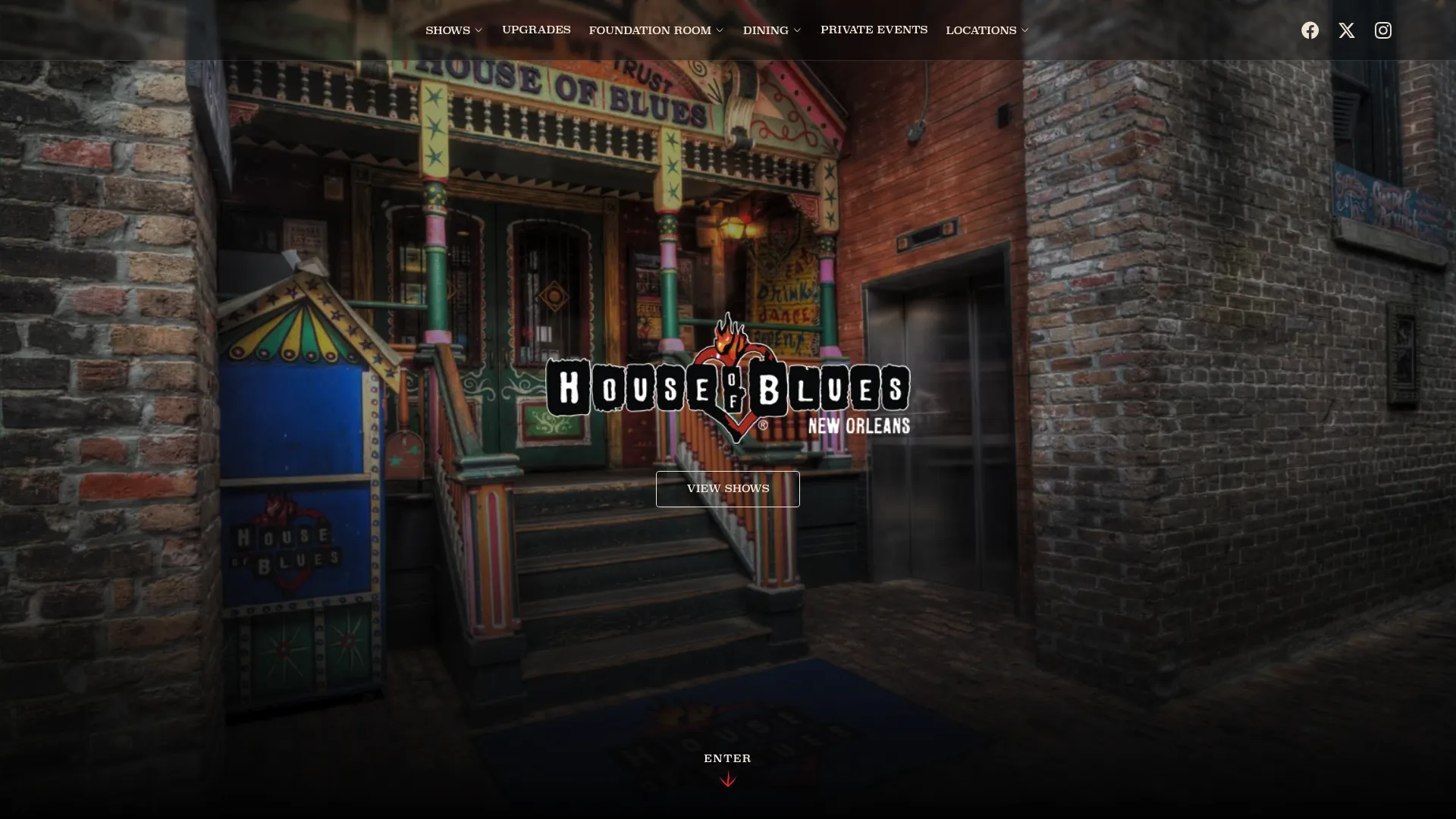Click FOUNDATION ROOM in the menu
The height and width of the screenshot is (819, 1456).
tap(650, 30)
